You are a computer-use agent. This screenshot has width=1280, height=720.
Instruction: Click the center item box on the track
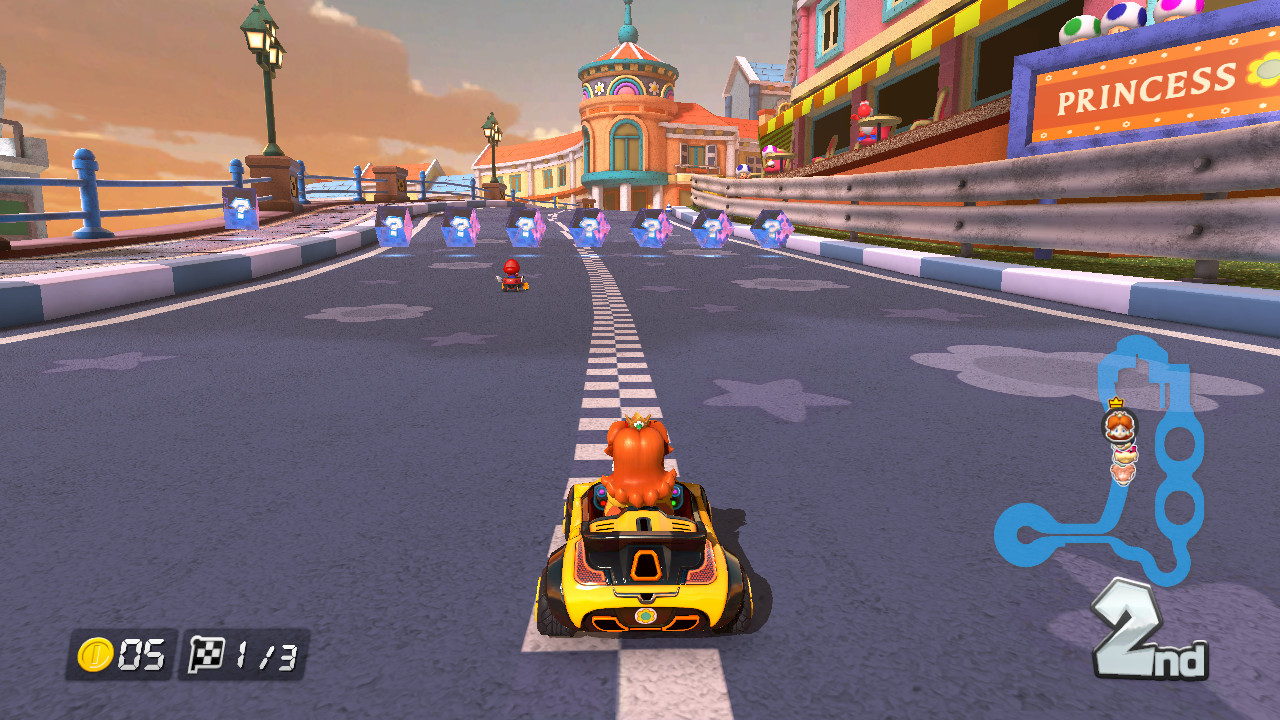click(x=588, y=229)
